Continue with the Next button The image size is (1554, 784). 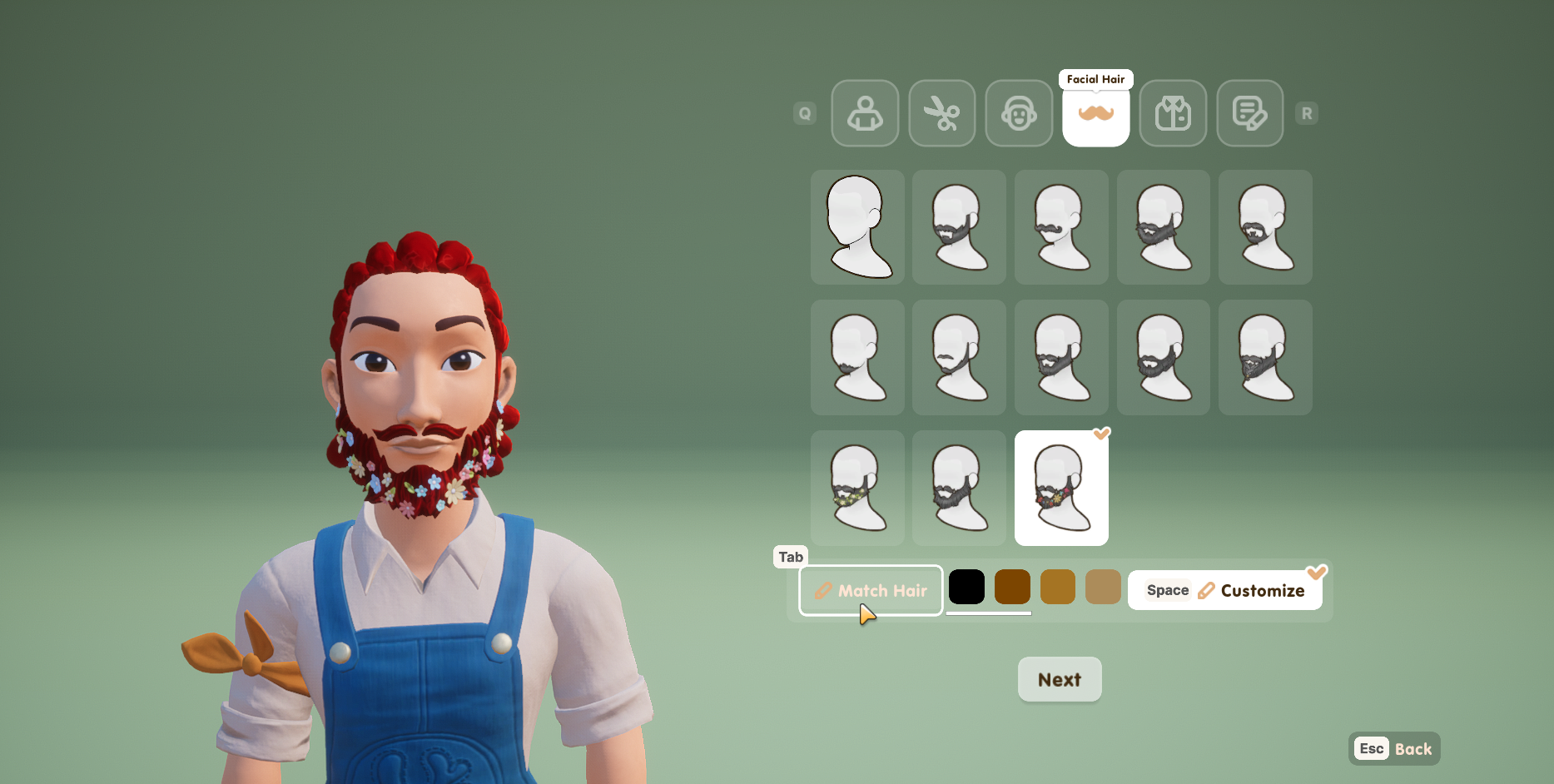click(1060, 679)
